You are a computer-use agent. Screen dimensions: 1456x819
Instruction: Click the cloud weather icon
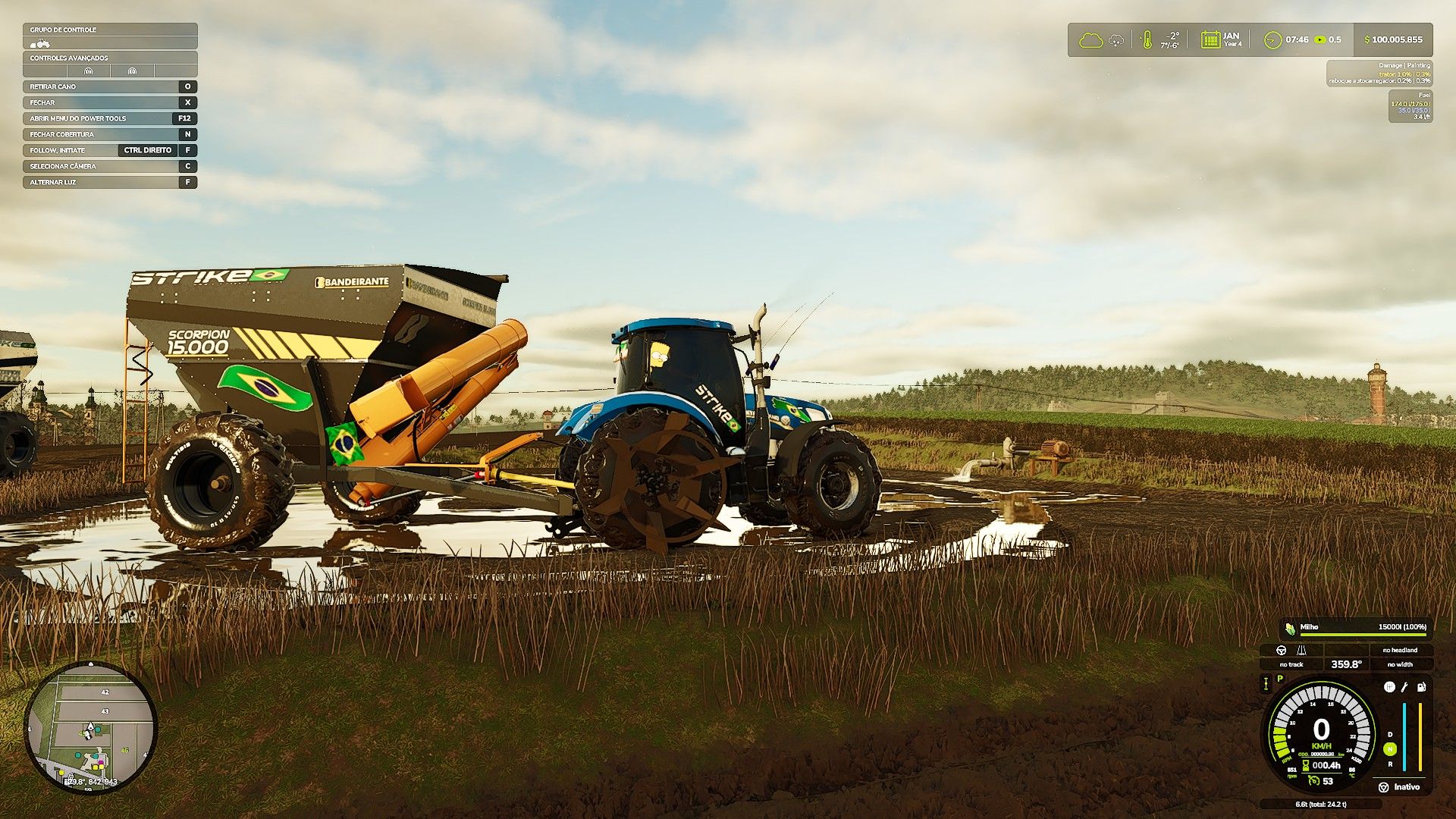pos(1090,39)
